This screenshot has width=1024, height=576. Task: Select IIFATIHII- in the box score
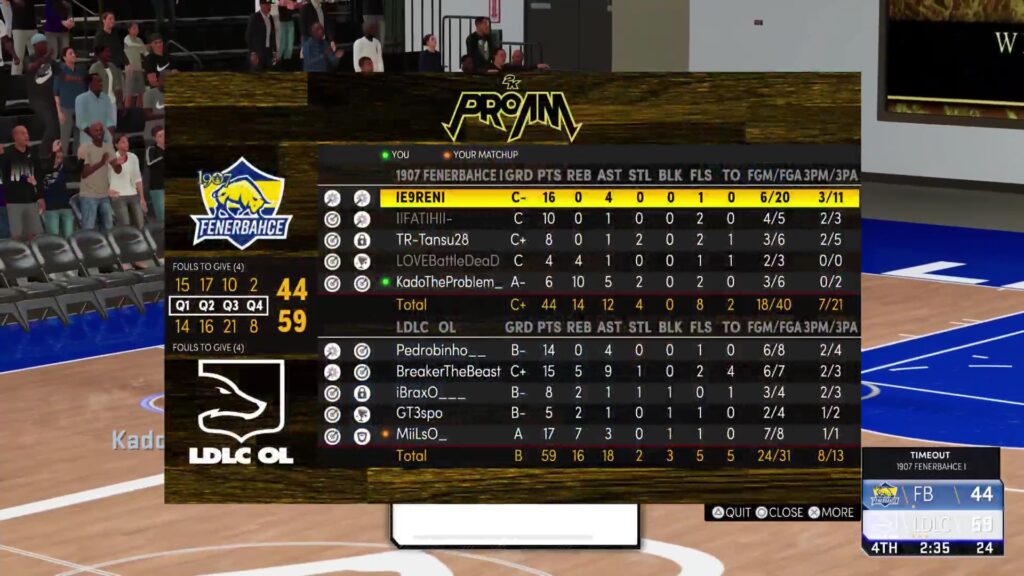click(425, 219)
